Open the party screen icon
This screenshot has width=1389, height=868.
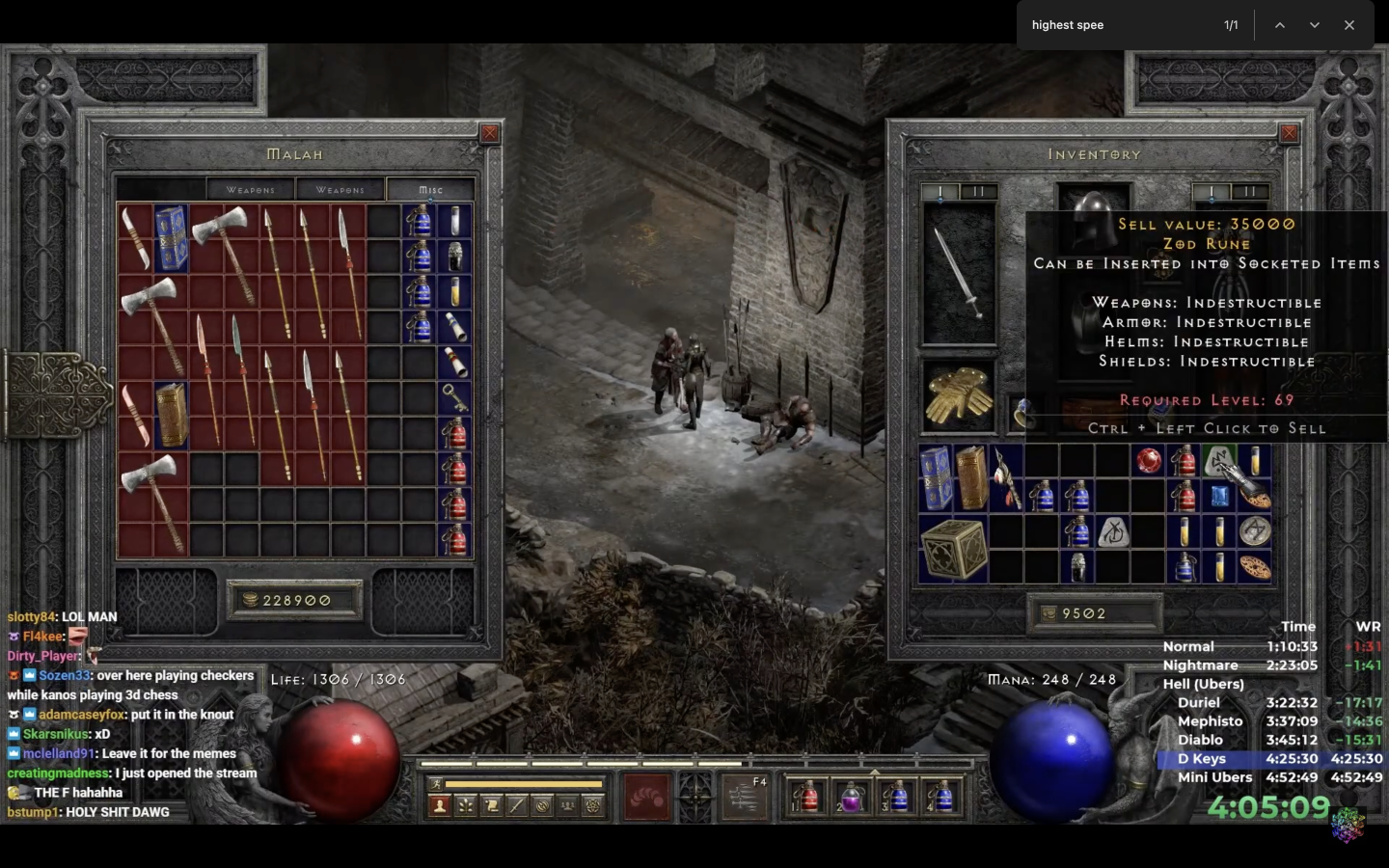[567, 805]
